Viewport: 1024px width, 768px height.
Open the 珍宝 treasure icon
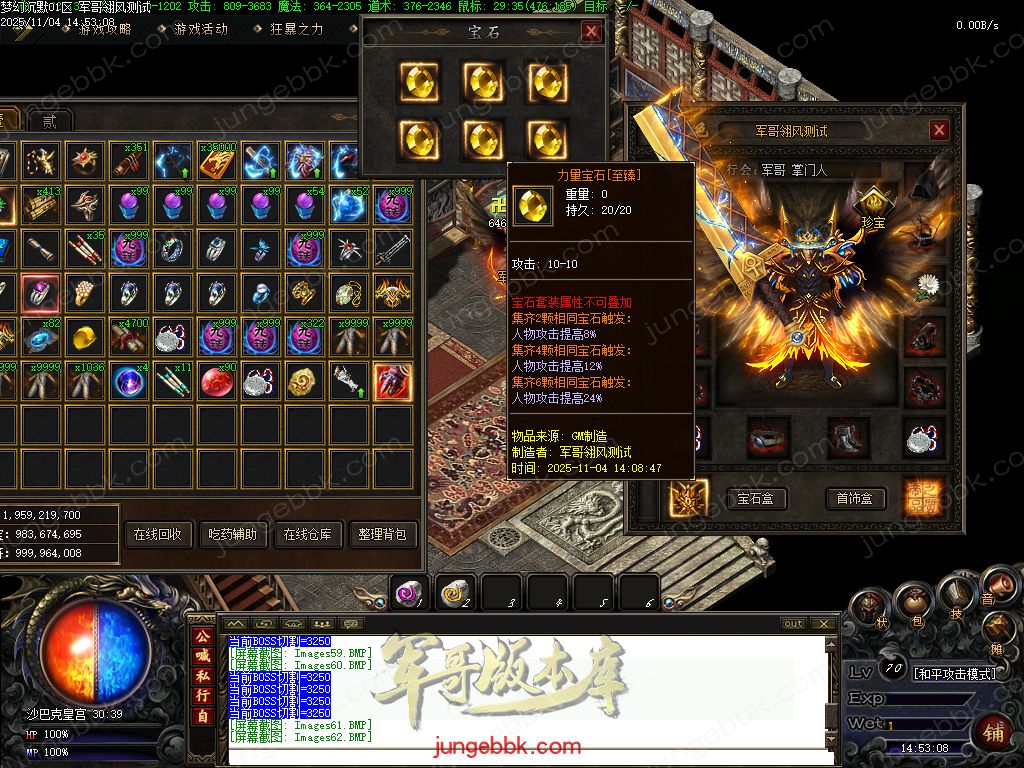tap(873, 204)
